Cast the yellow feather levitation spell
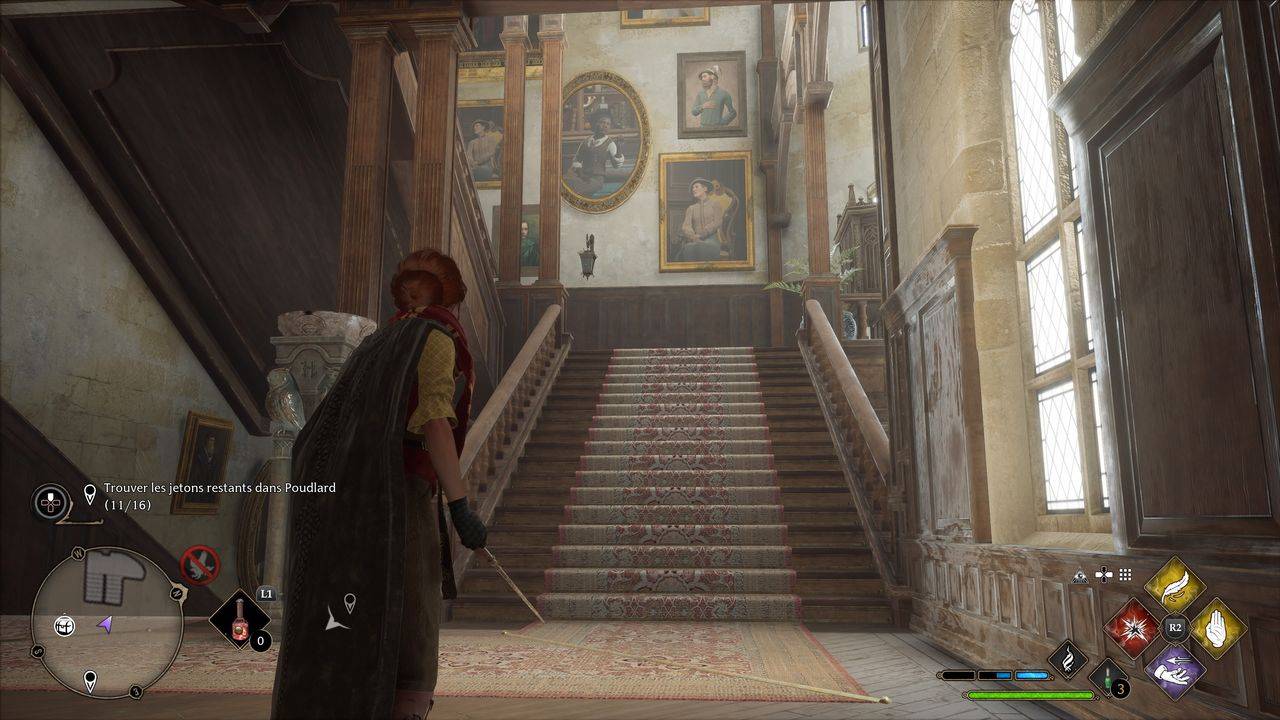Screen dimensions: 1280x720 click(1174, 586)
